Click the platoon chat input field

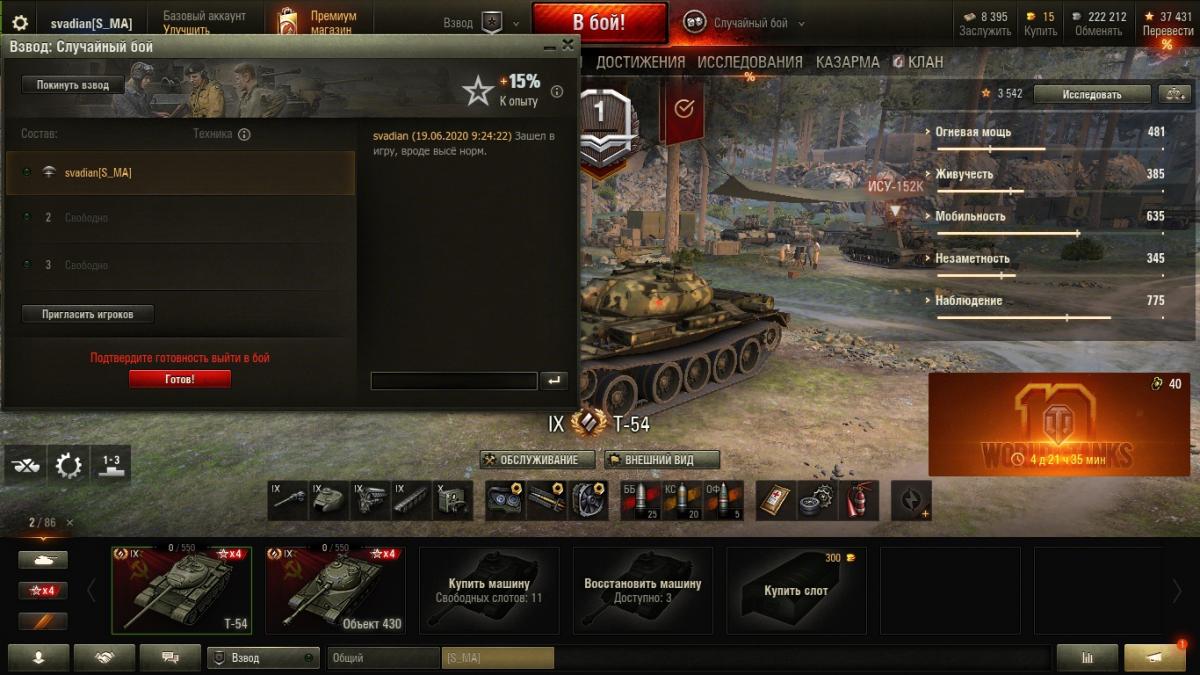[x=454, y=381]
